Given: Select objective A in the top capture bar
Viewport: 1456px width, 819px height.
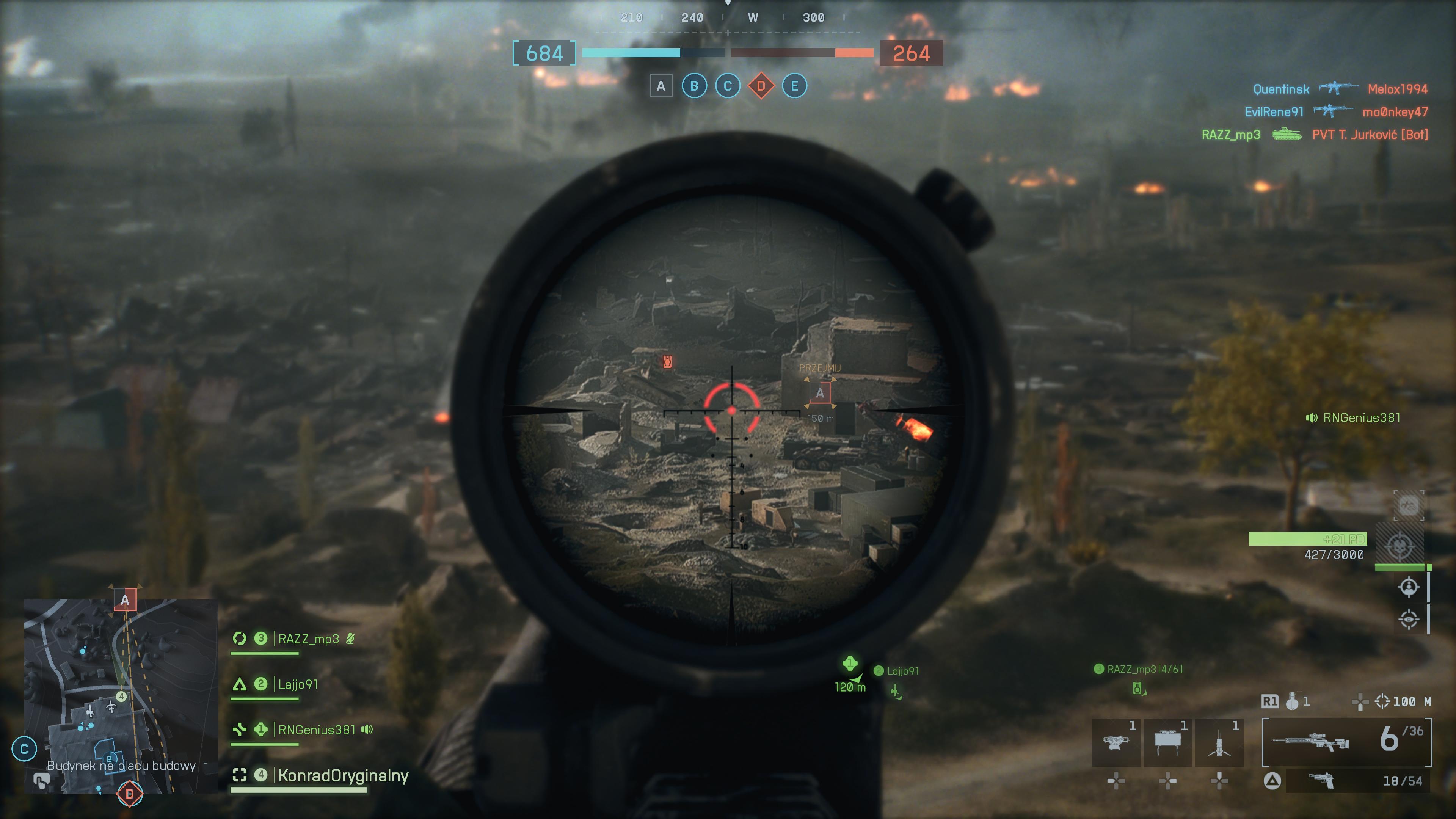Looking at the screenshot, I should pyautogui.click(x=661, y=86).
